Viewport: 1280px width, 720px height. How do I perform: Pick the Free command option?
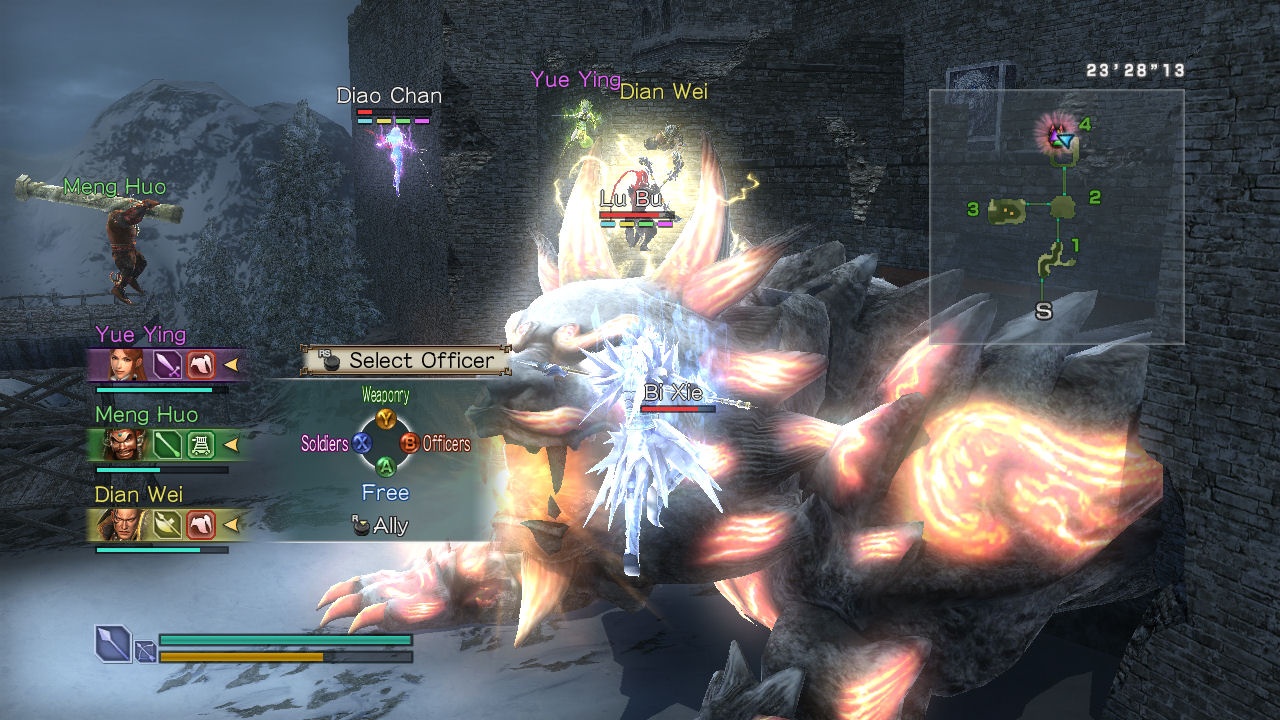coord(385,493)
